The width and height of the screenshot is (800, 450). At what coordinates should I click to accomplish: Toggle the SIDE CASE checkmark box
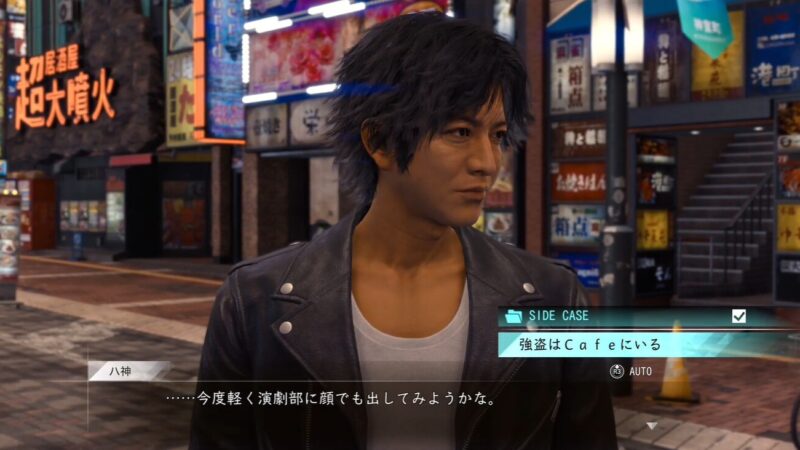pyautogui.click(x=739, y=316)
